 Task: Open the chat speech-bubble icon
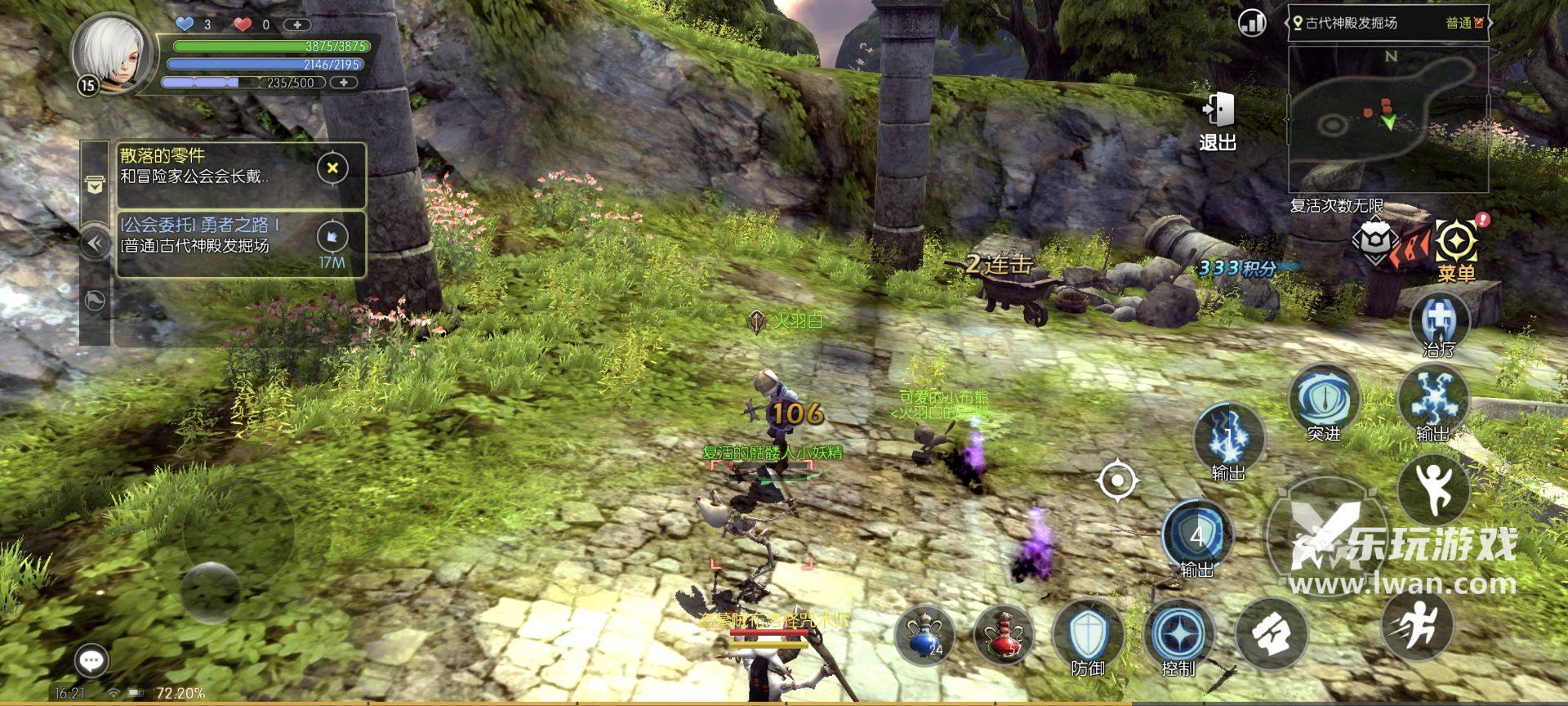[91, 660]
